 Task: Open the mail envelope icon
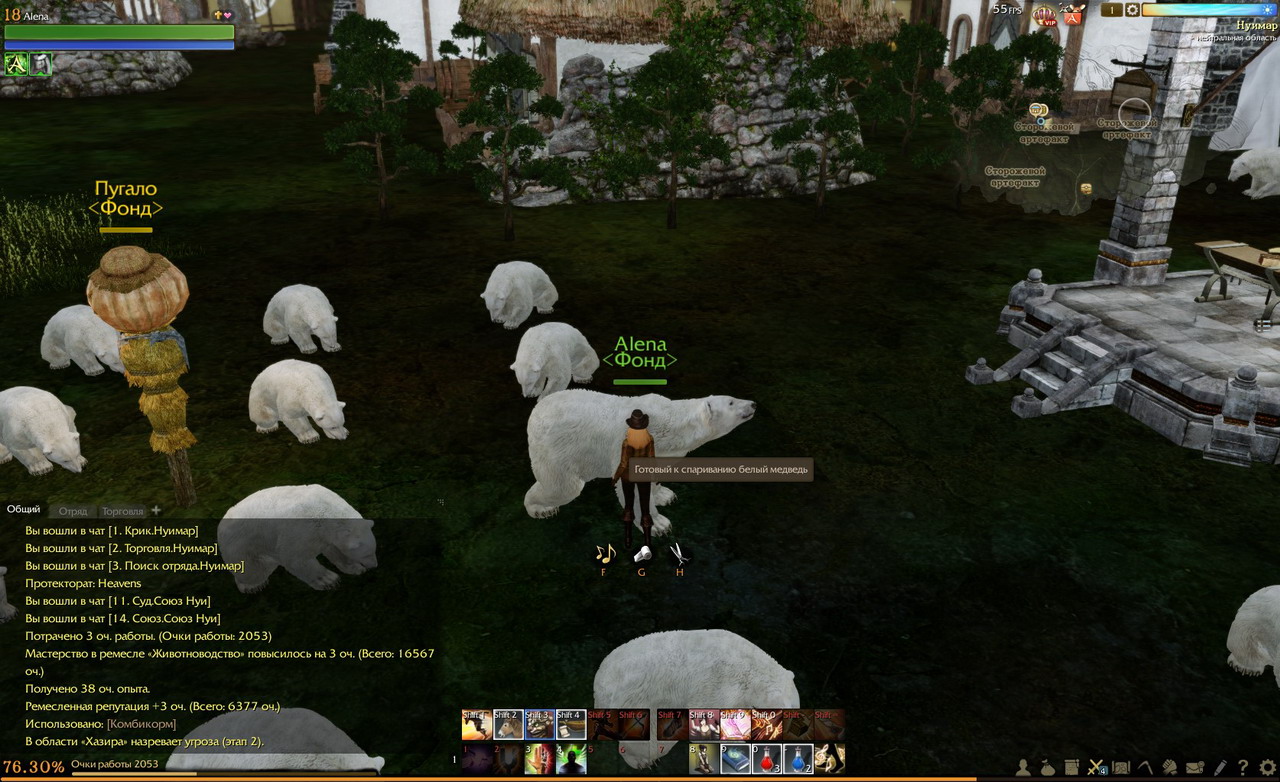(x=1194, y=767)
